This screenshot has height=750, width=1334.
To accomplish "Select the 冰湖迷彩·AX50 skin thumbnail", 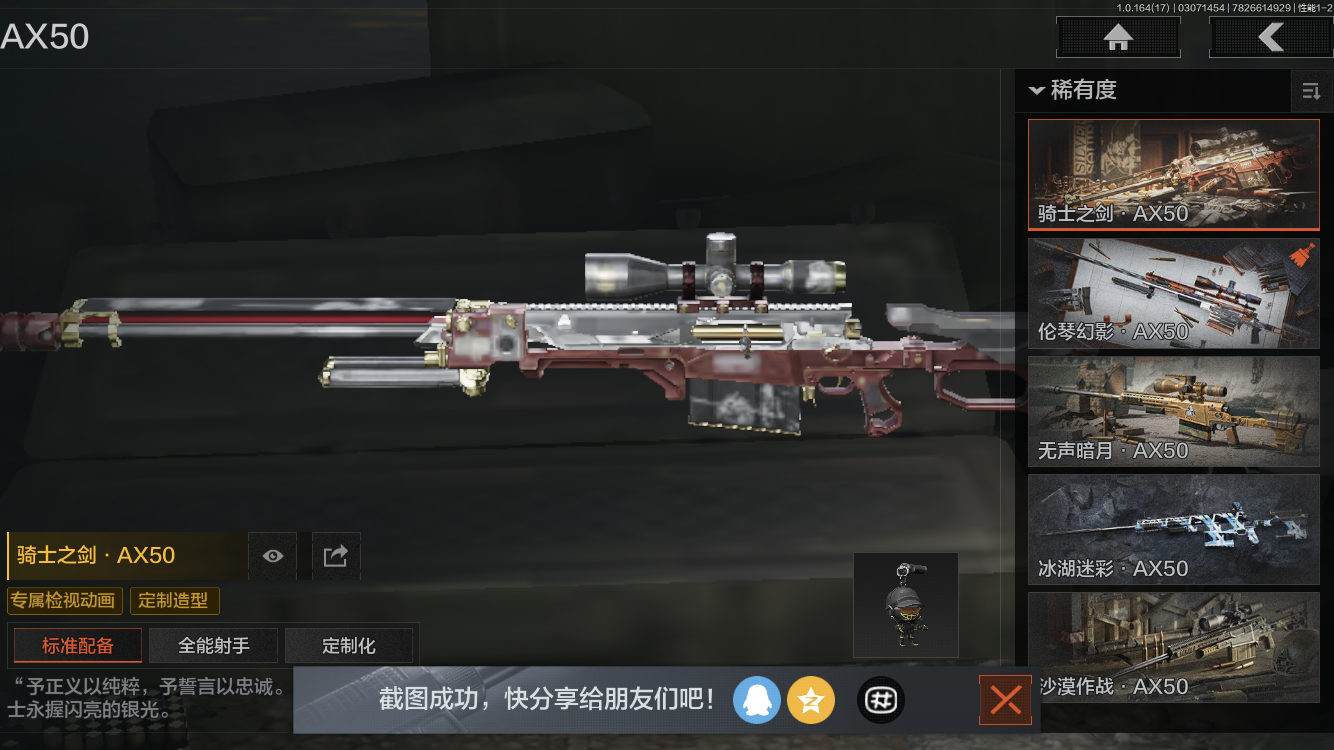I will coord(1173,529).
